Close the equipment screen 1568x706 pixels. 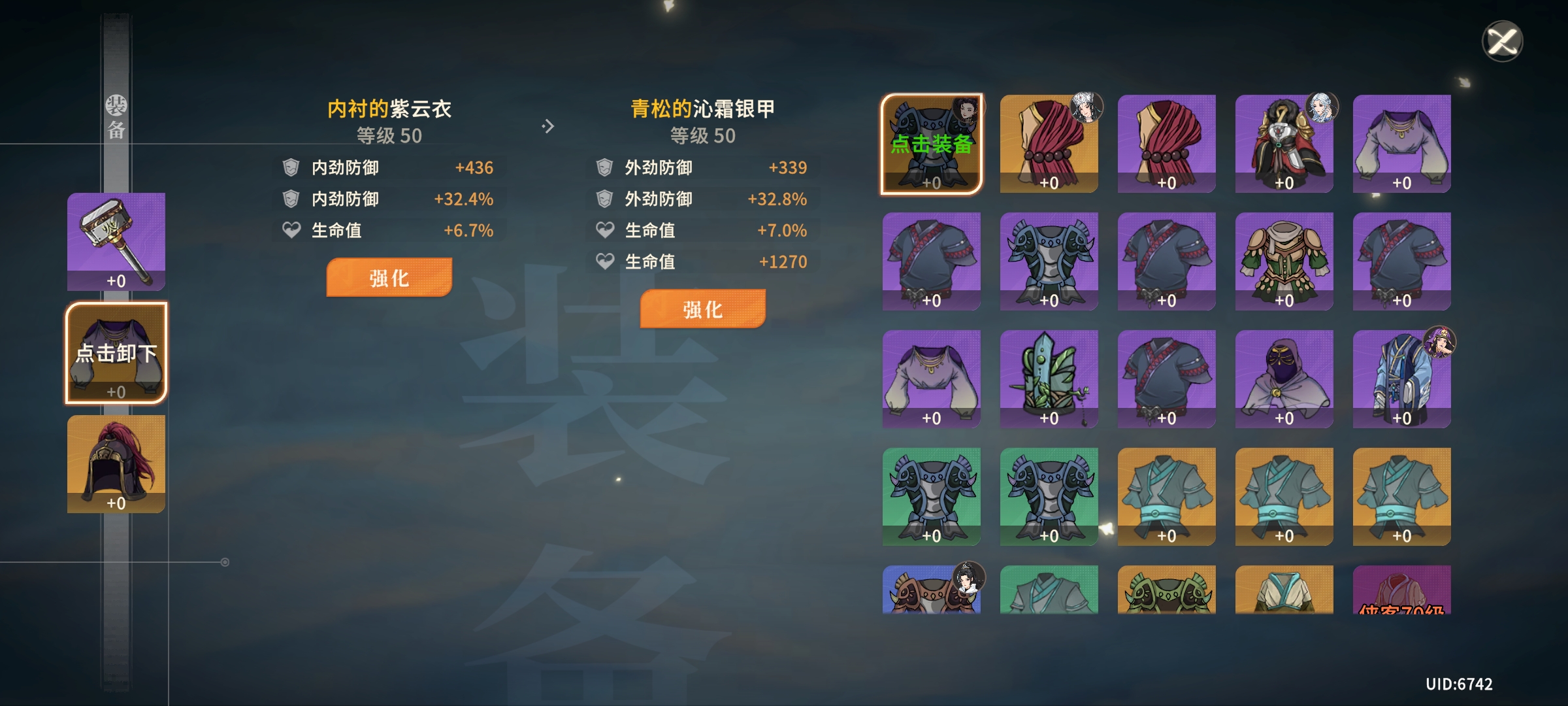[1502, 41]
